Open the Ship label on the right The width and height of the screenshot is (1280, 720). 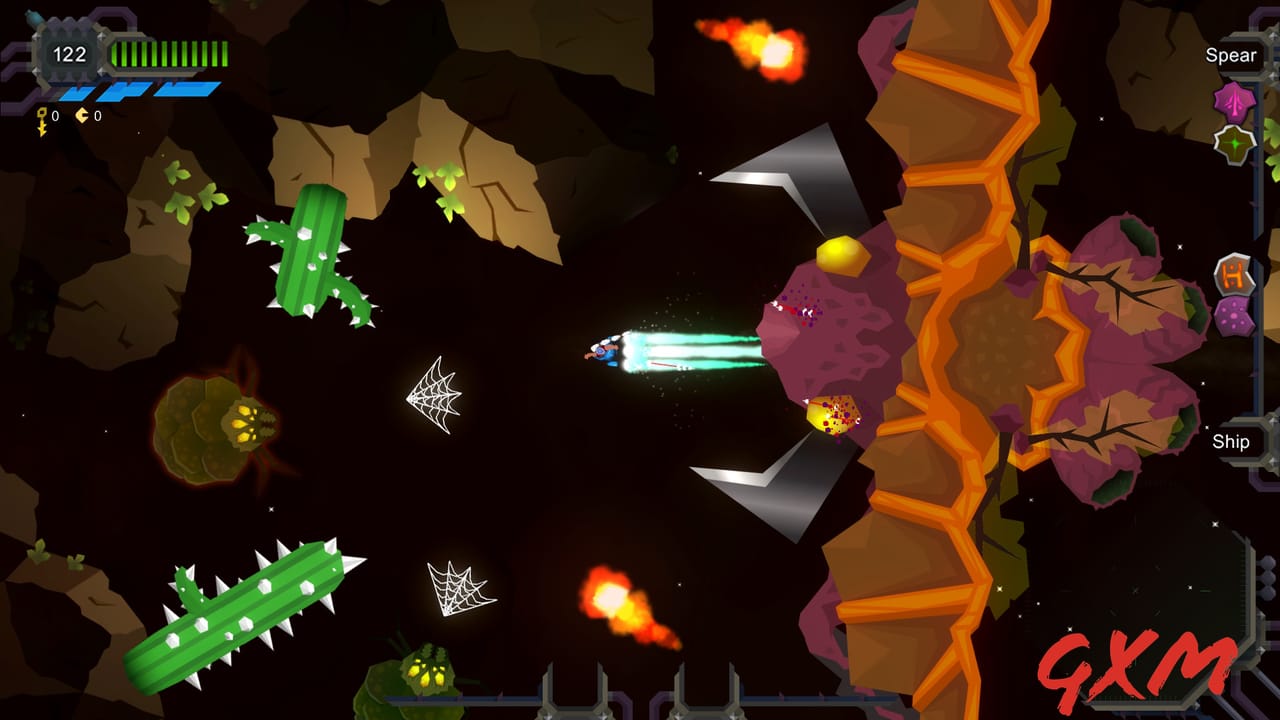point(1232,442)
